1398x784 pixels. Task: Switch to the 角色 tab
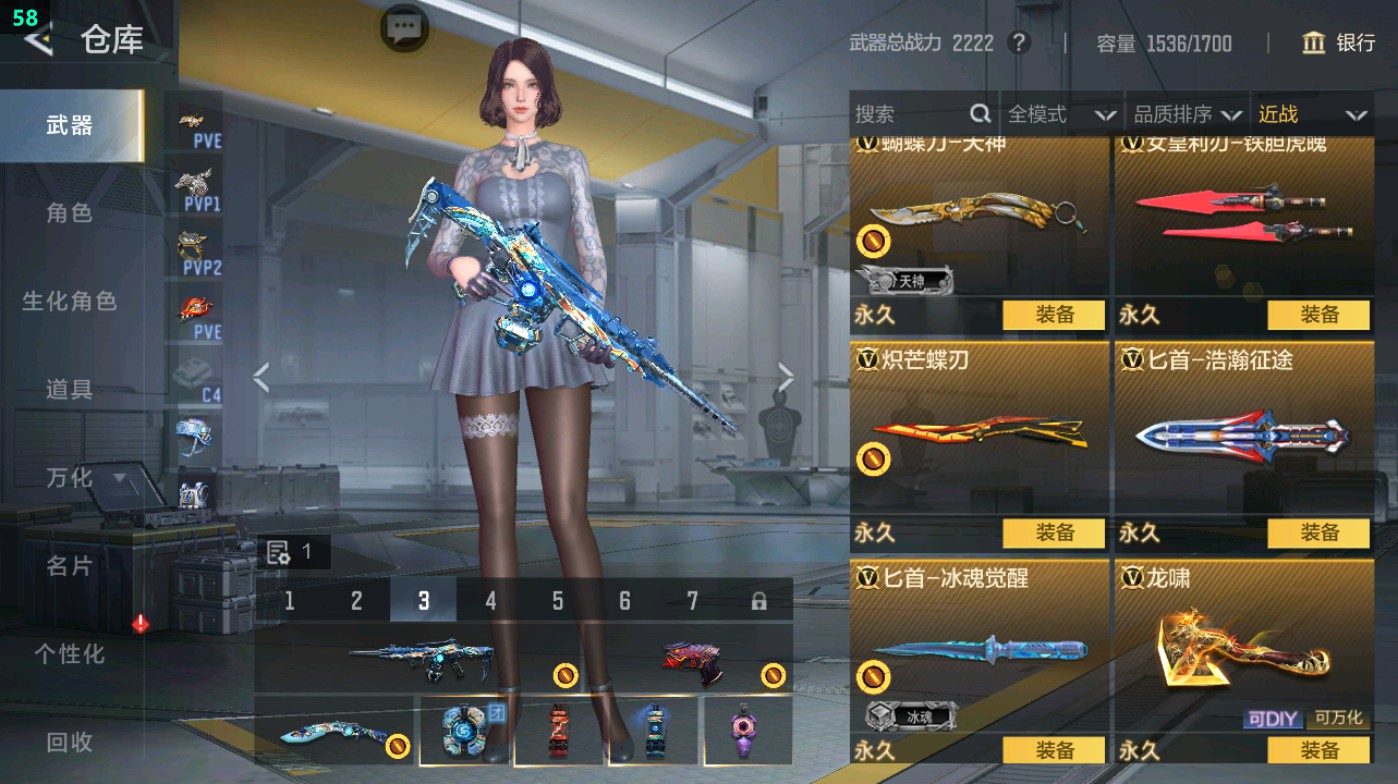(68, 212)
